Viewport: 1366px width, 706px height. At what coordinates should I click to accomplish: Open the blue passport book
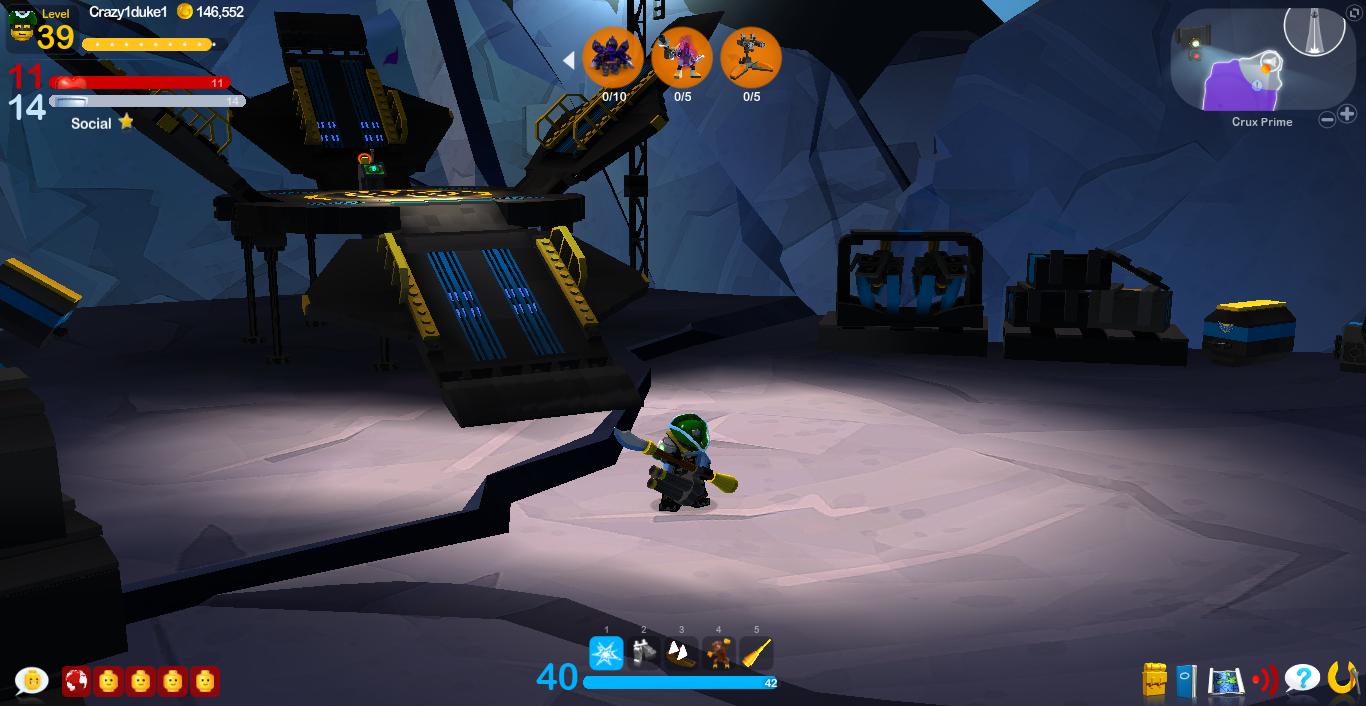tap(1186, 681)
